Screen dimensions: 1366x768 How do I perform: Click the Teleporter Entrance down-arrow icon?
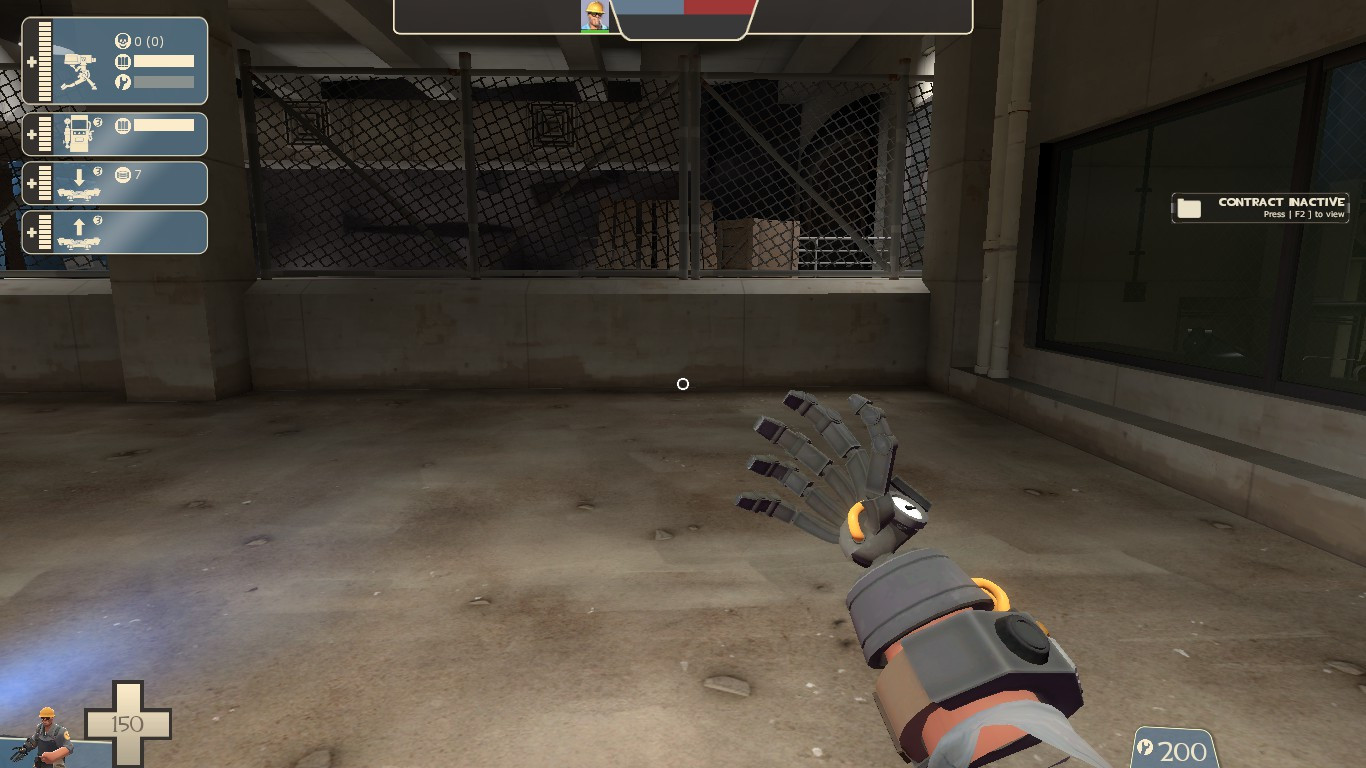tap(79, 176)
